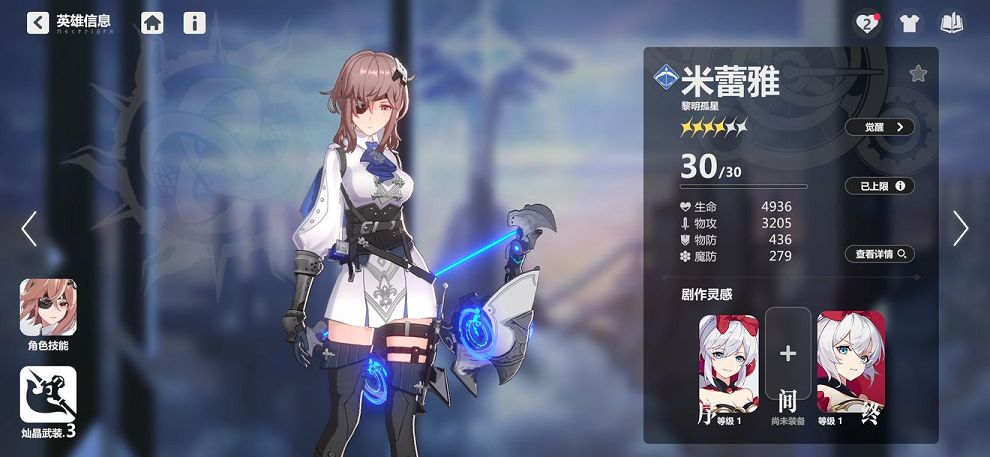Screen dimensions: 990x457
Task: Open the heart icon with number 2
Action: (x=867, y=23)
